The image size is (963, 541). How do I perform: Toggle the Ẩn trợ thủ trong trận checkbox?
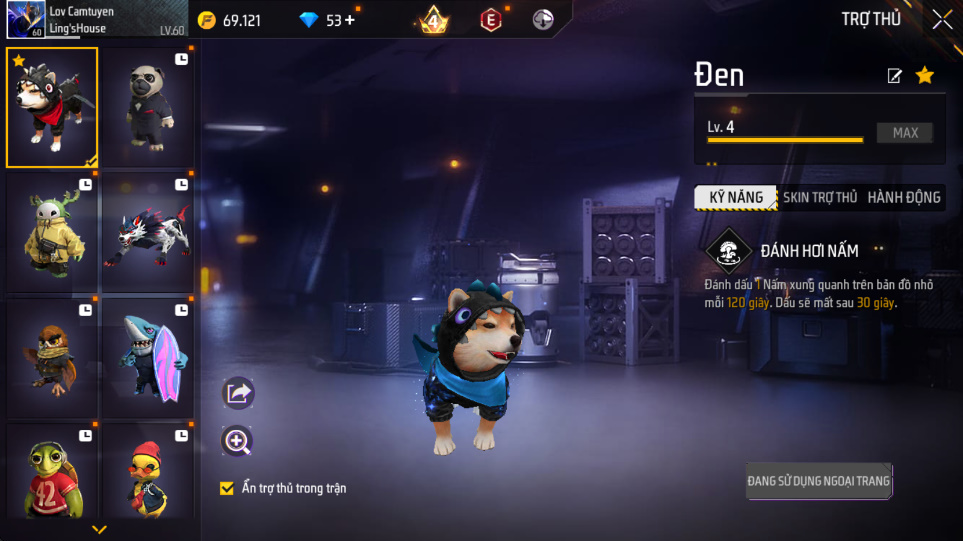[227, 488]
